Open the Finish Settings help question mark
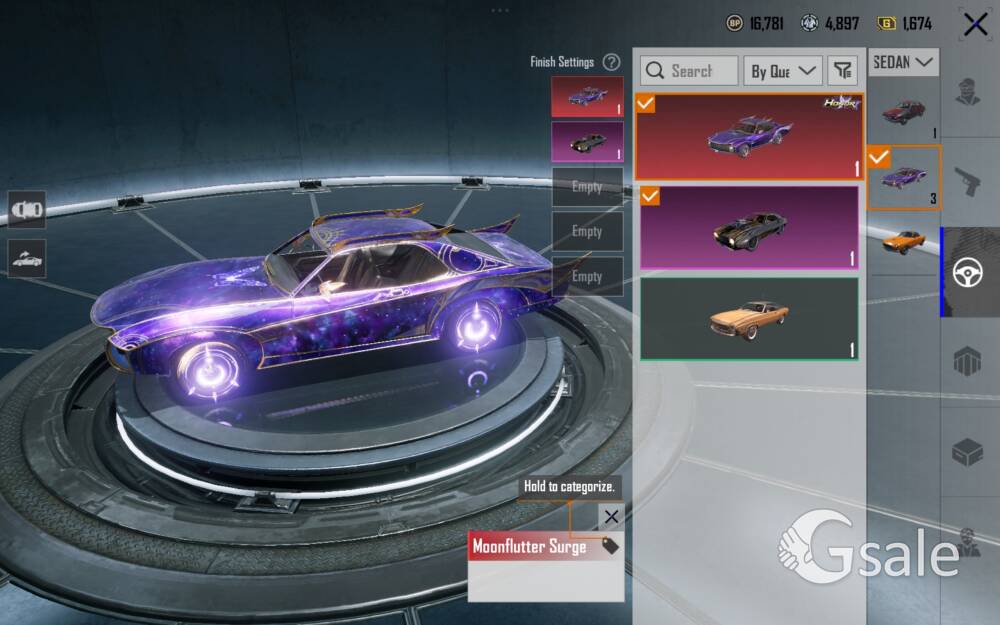The image size is (1000, 625). point(612,62)
